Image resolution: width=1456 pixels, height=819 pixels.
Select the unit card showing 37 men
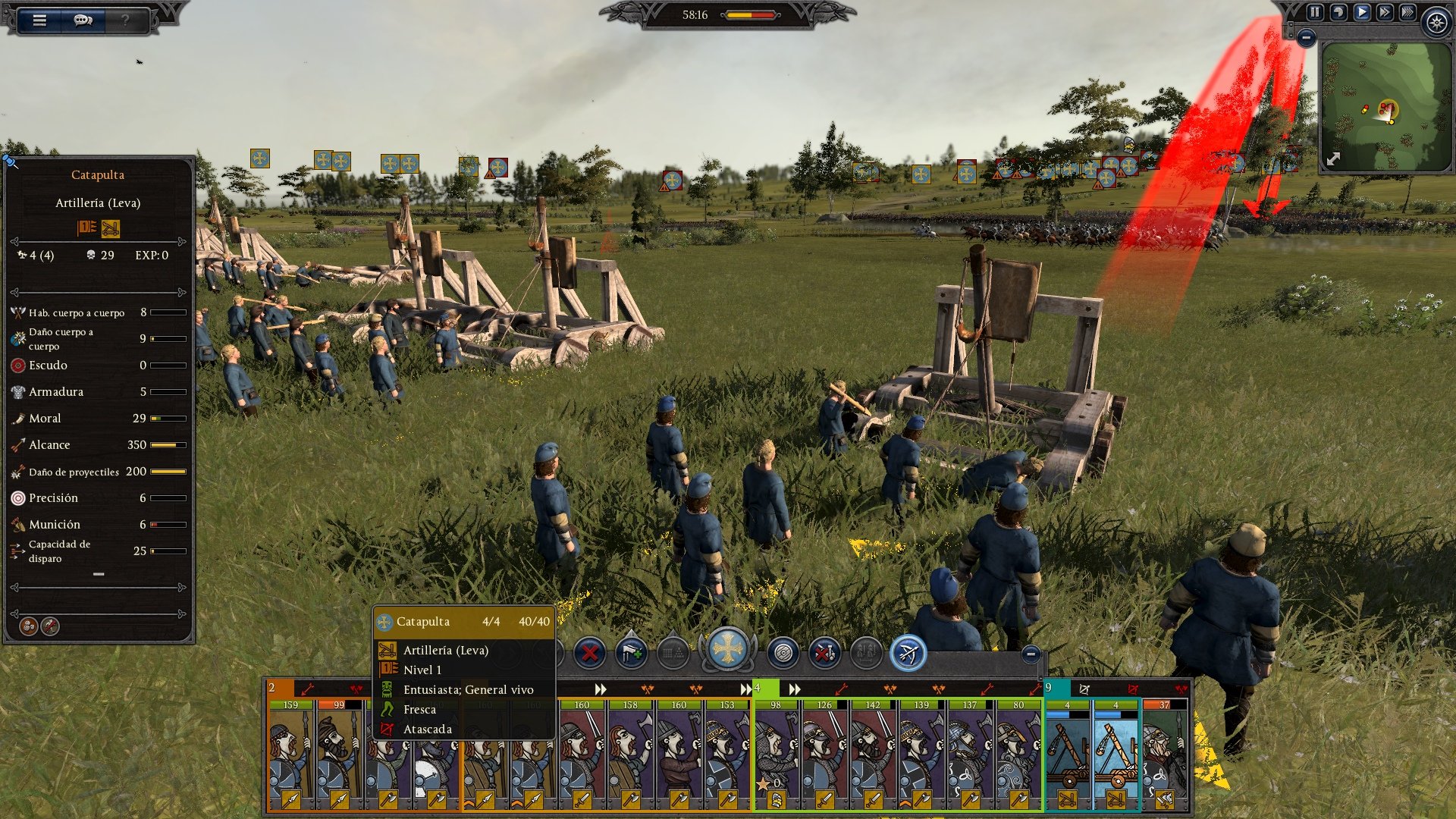[x=1164, y=755]
